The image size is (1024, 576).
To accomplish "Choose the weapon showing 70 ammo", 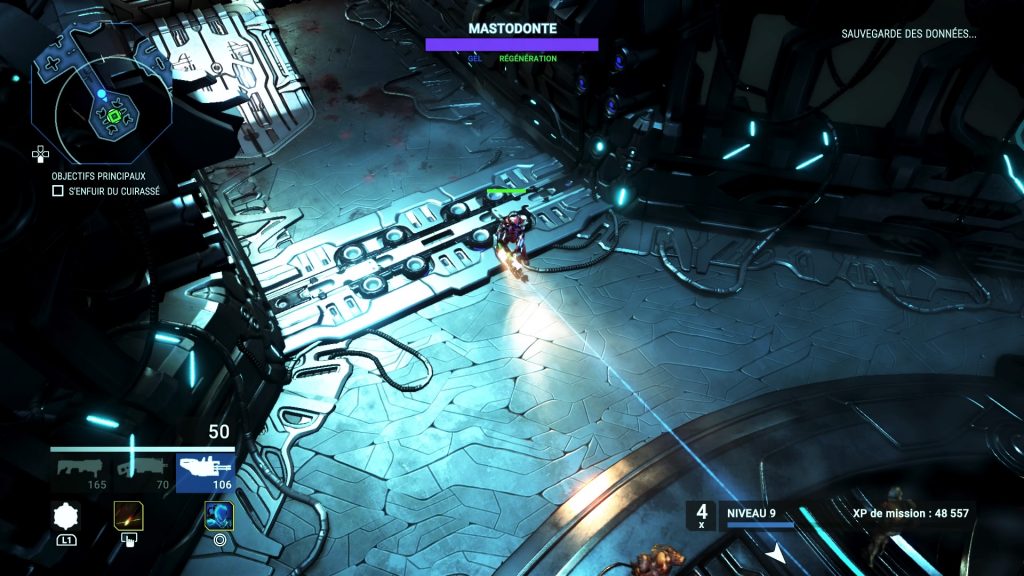I will pos(143,472).
